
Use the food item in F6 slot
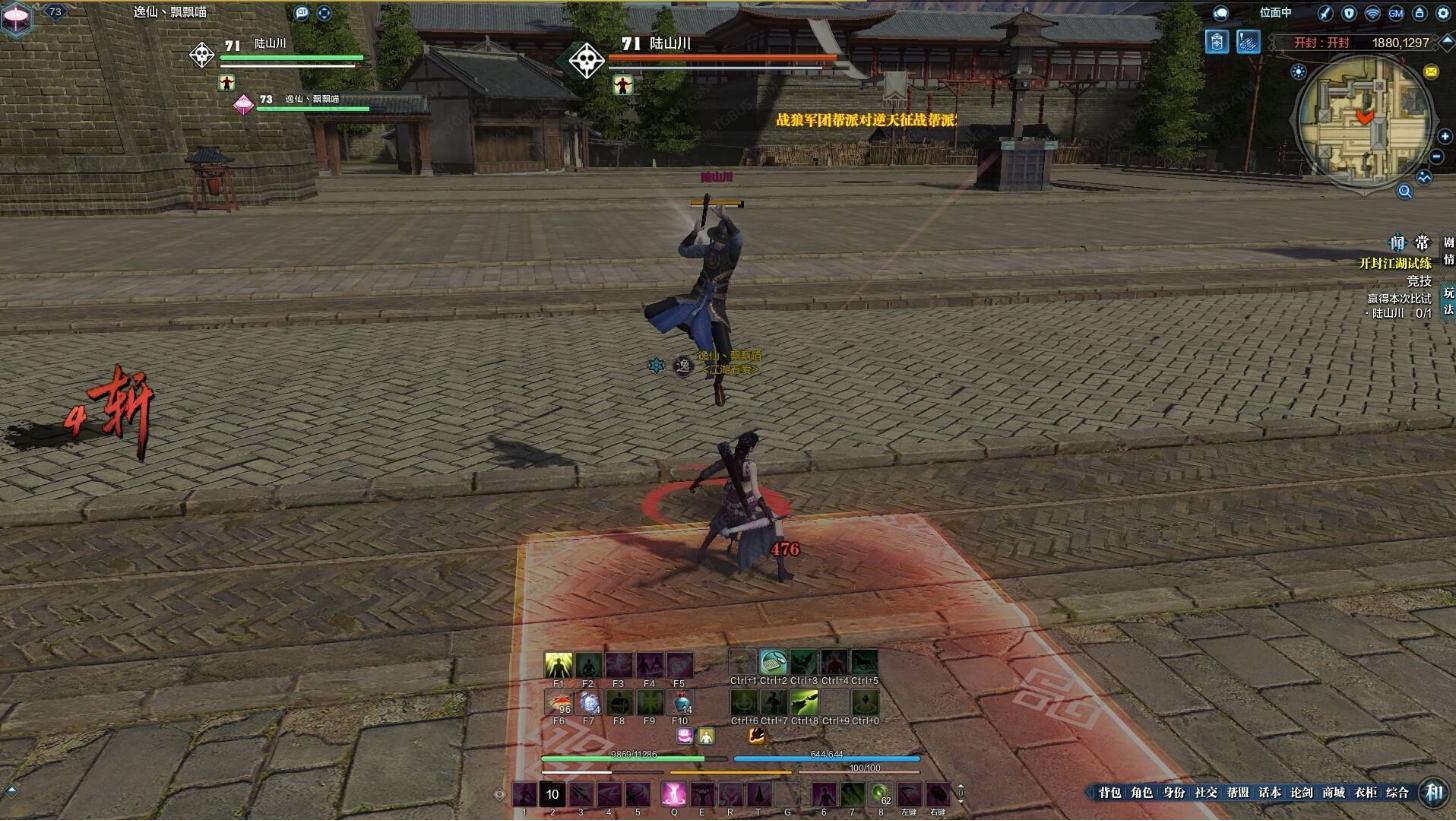click(x=558, y=702)
